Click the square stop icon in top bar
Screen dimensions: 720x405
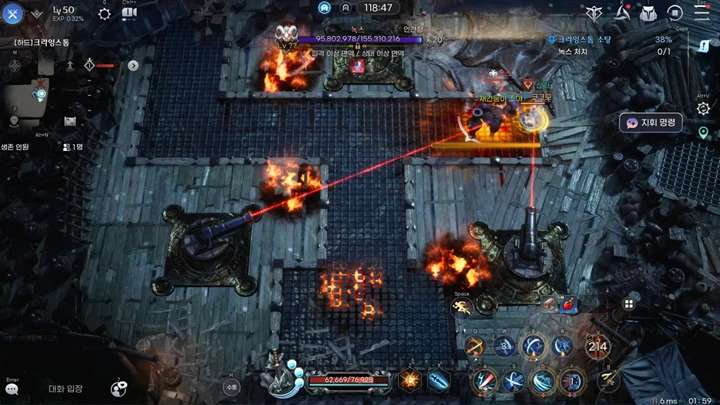[675, 13]
